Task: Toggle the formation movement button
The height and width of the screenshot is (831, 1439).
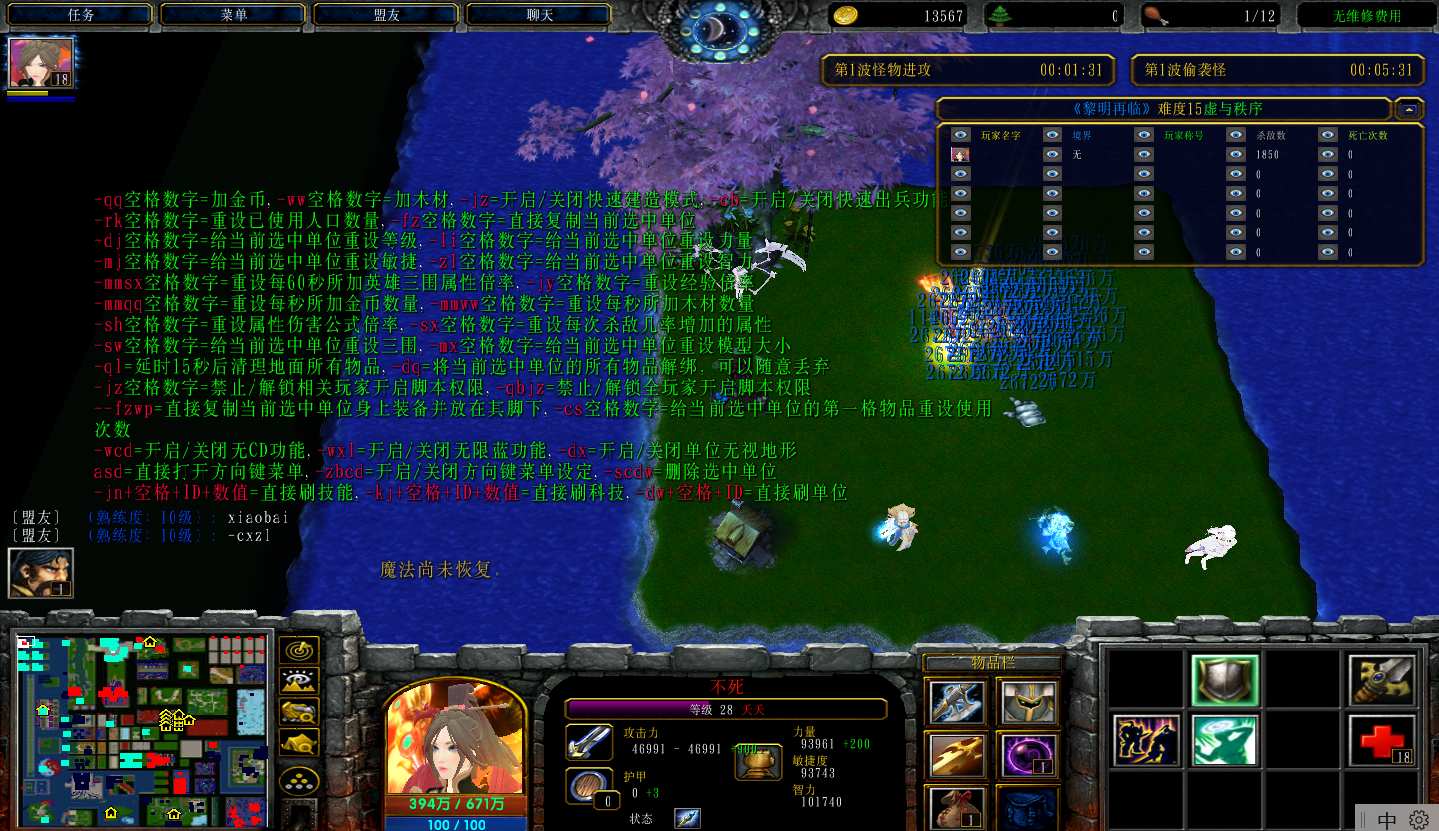Action: coord(299,781)
